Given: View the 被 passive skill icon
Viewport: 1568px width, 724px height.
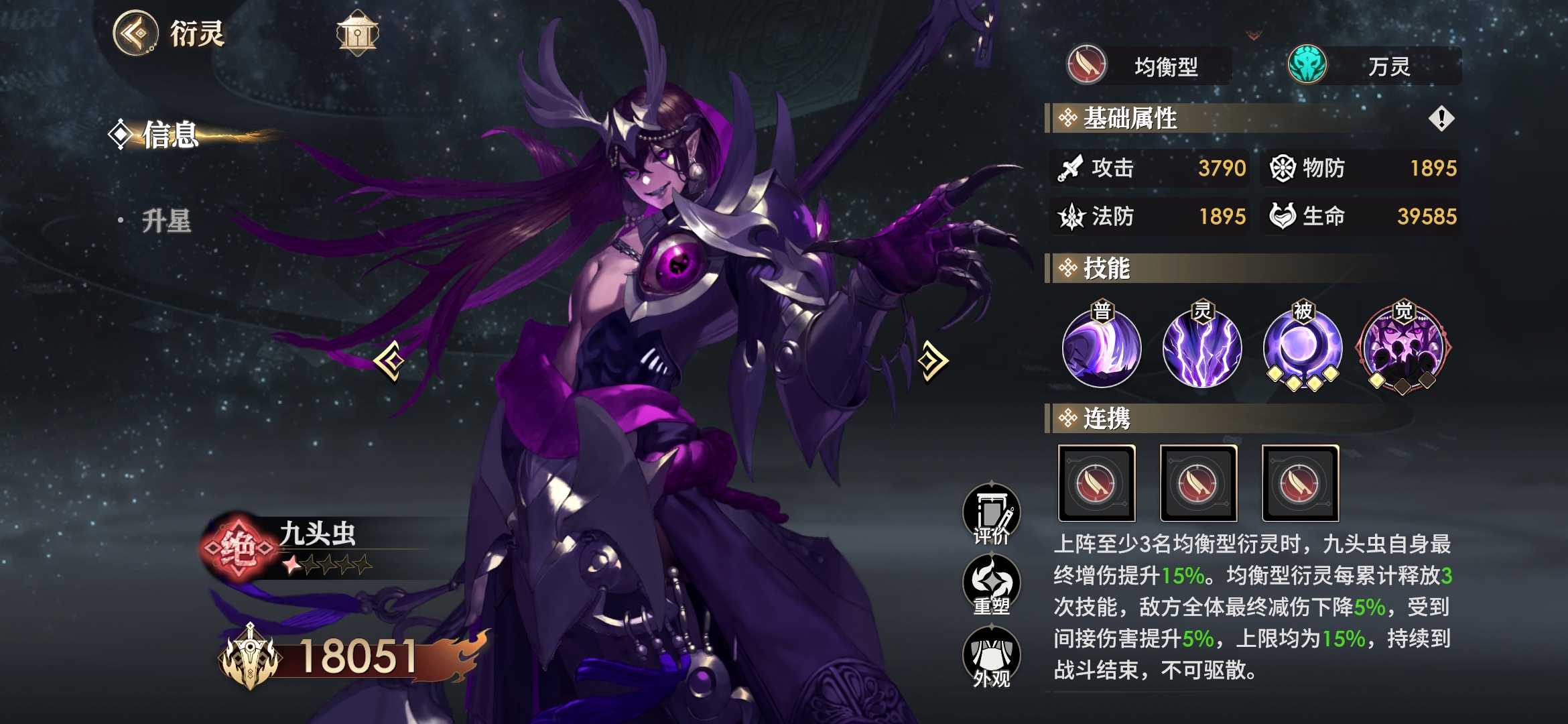Looking at the screenshot, I should [1303, 348].
